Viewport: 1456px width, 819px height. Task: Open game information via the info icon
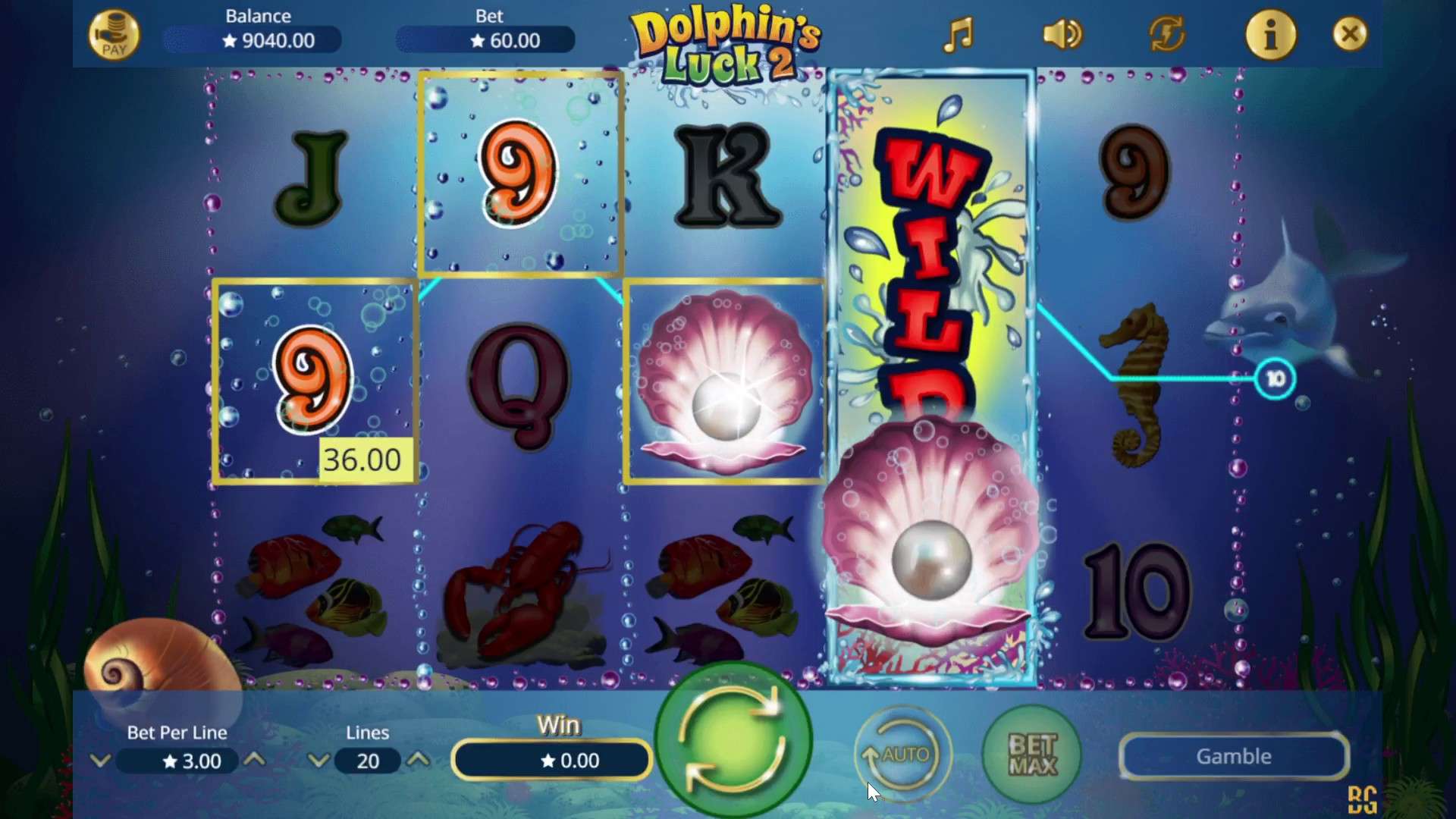[1272, 34]
